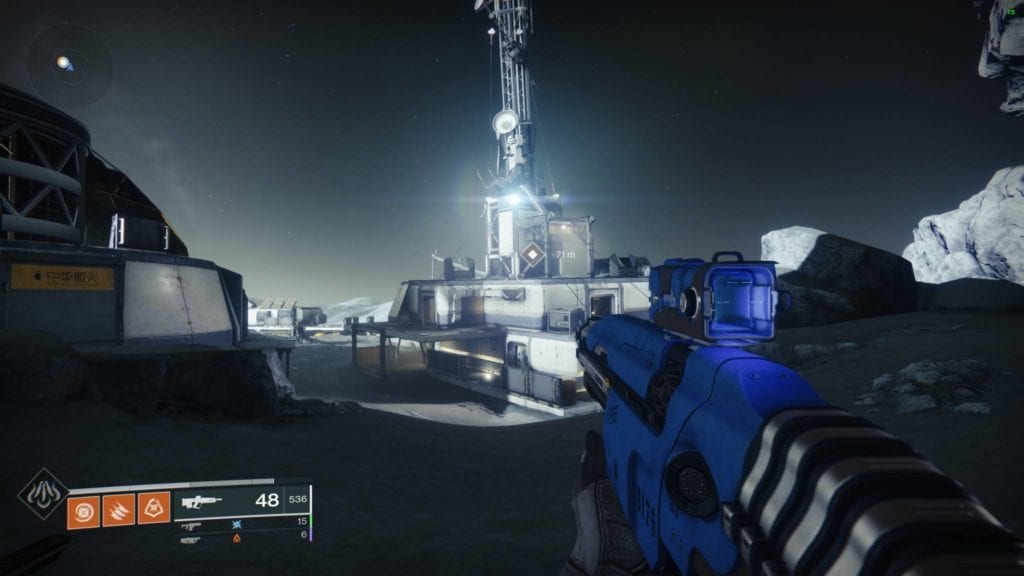The width and height of the screenshot is (1024, 576).
Task: Switch to the second weapon in the list
Action: pos(192,524)
